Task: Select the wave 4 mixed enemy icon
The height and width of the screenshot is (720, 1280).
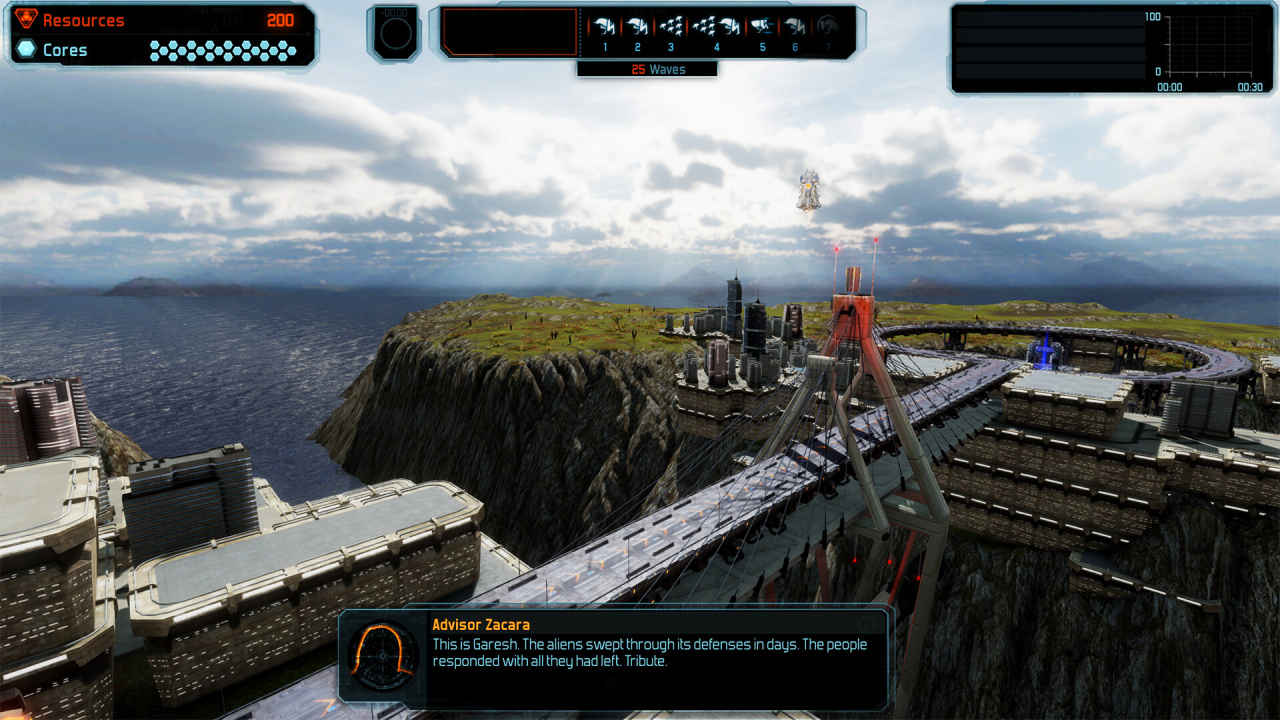Action: coord(716,28)
